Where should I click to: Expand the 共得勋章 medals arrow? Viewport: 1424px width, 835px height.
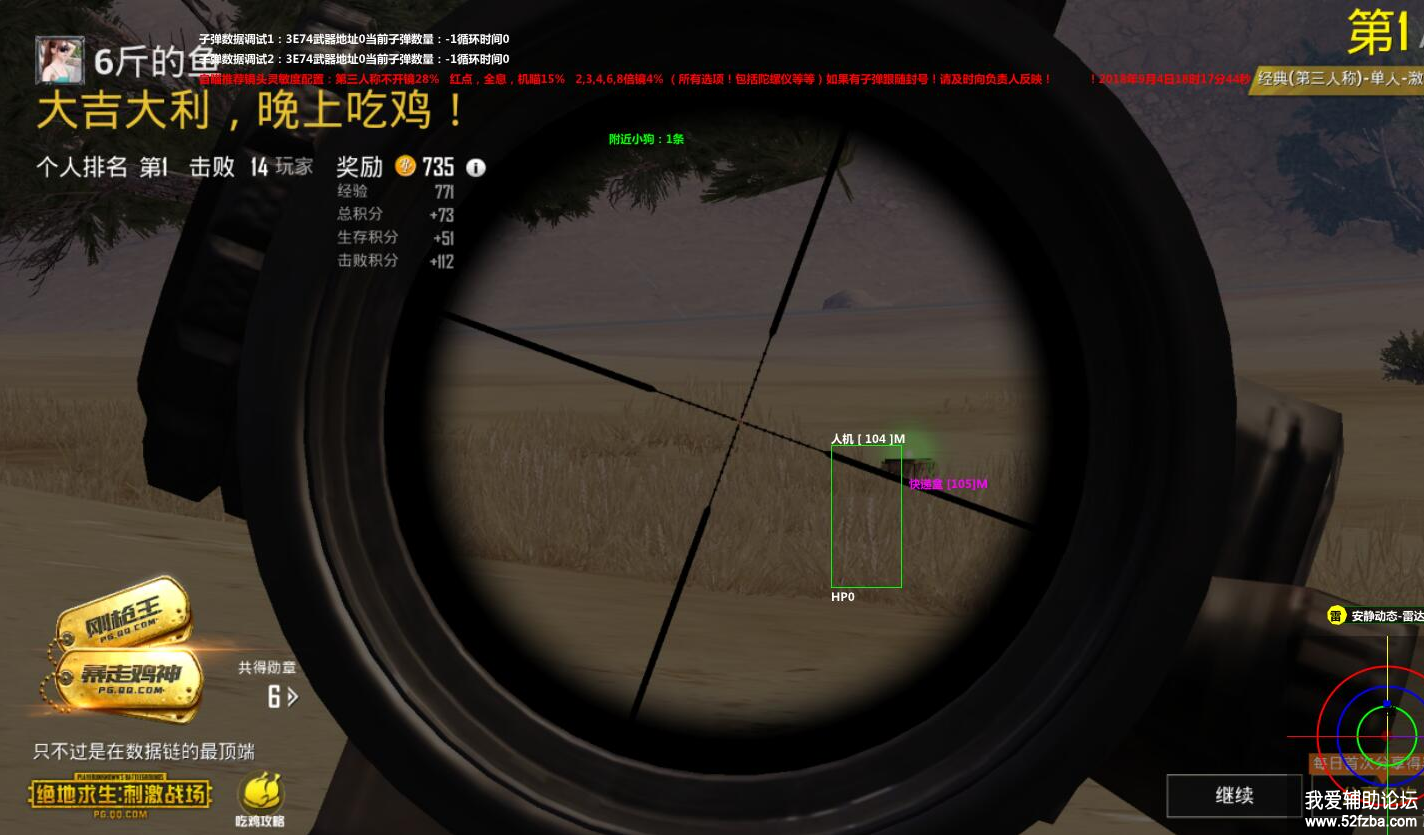coord(292,696)
